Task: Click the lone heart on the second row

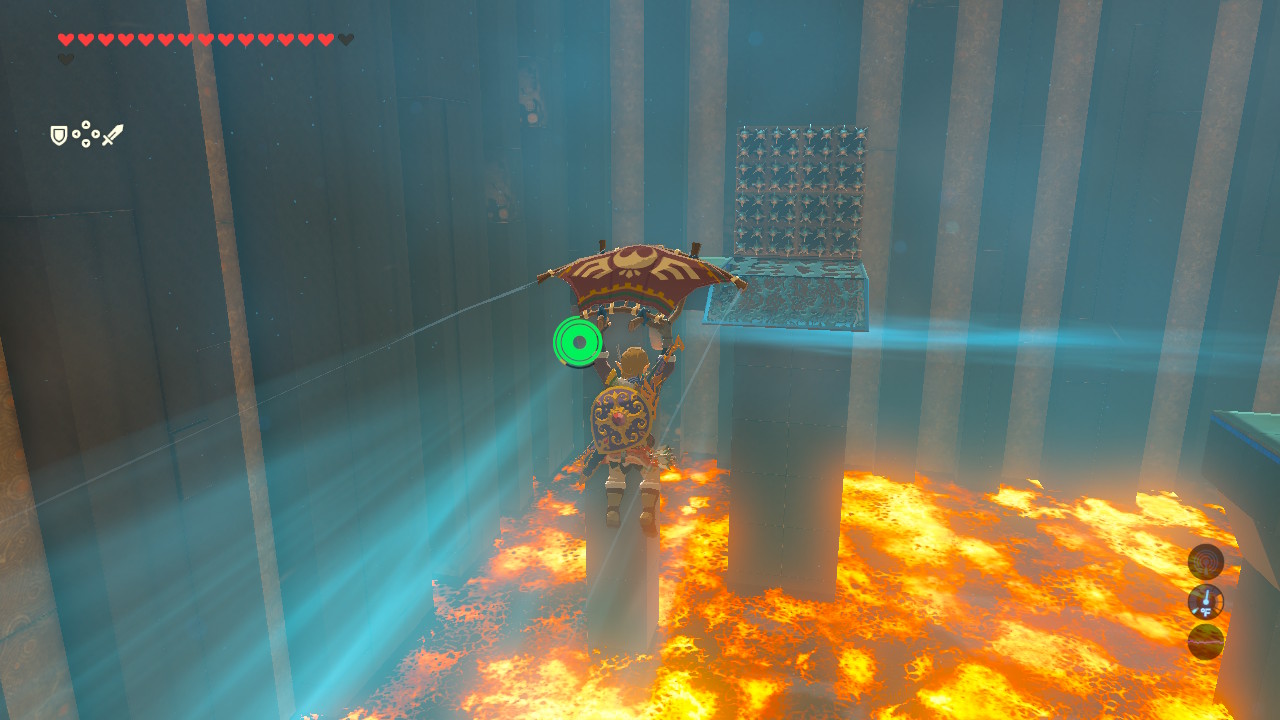Action: pos(65,58)
